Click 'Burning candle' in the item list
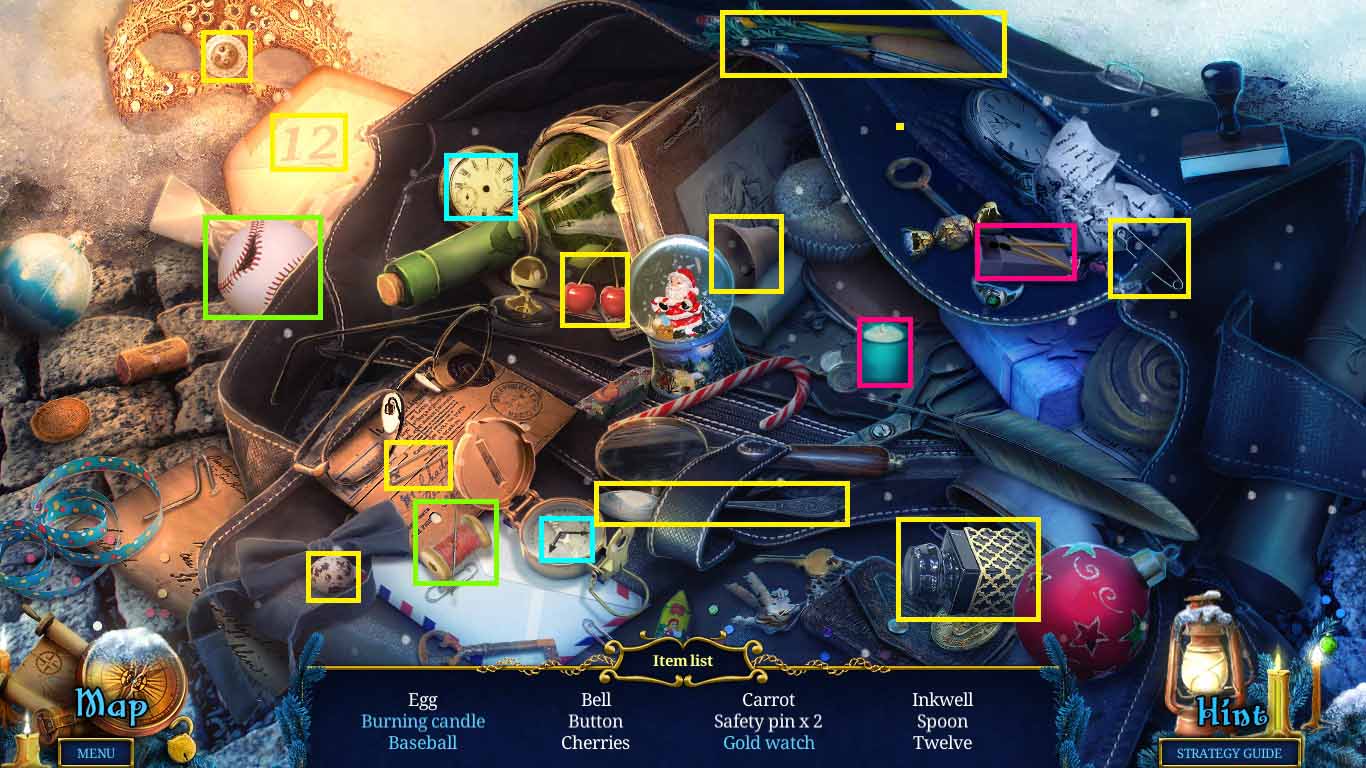This screenshot has height=768, width=1366. pos(424,721)
